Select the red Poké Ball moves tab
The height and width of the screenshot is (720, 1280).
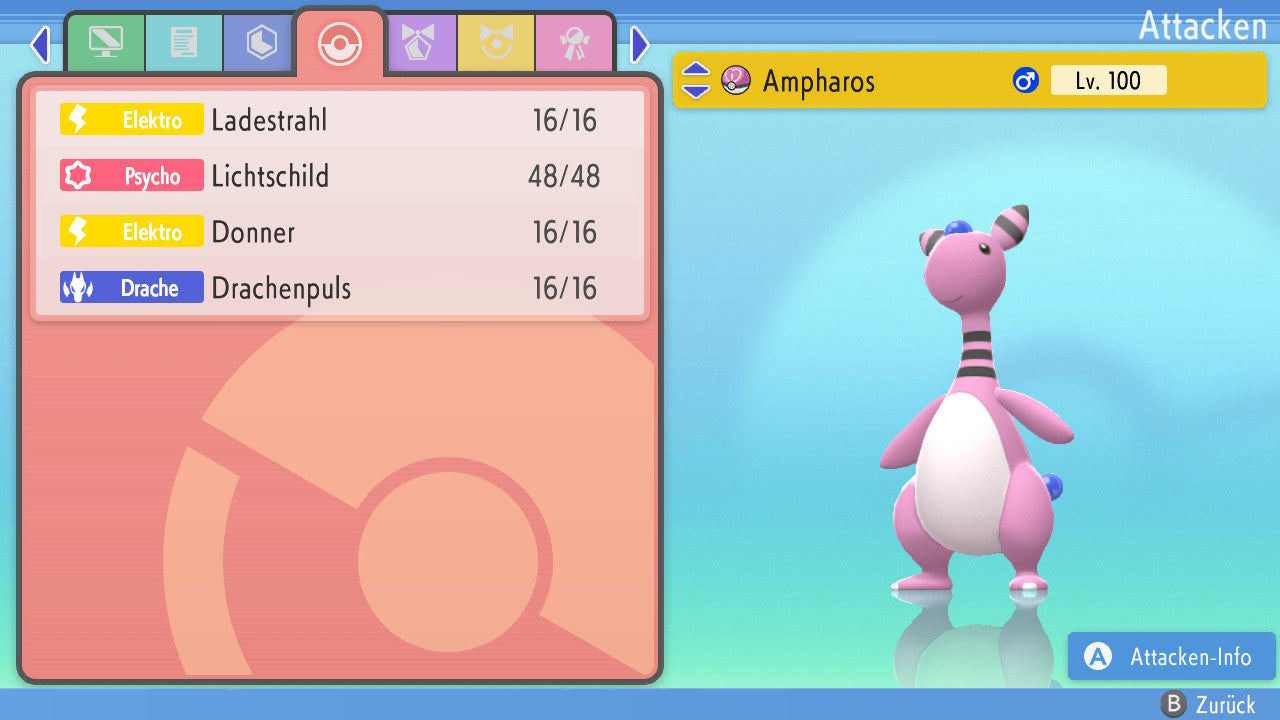coord(339,44)
